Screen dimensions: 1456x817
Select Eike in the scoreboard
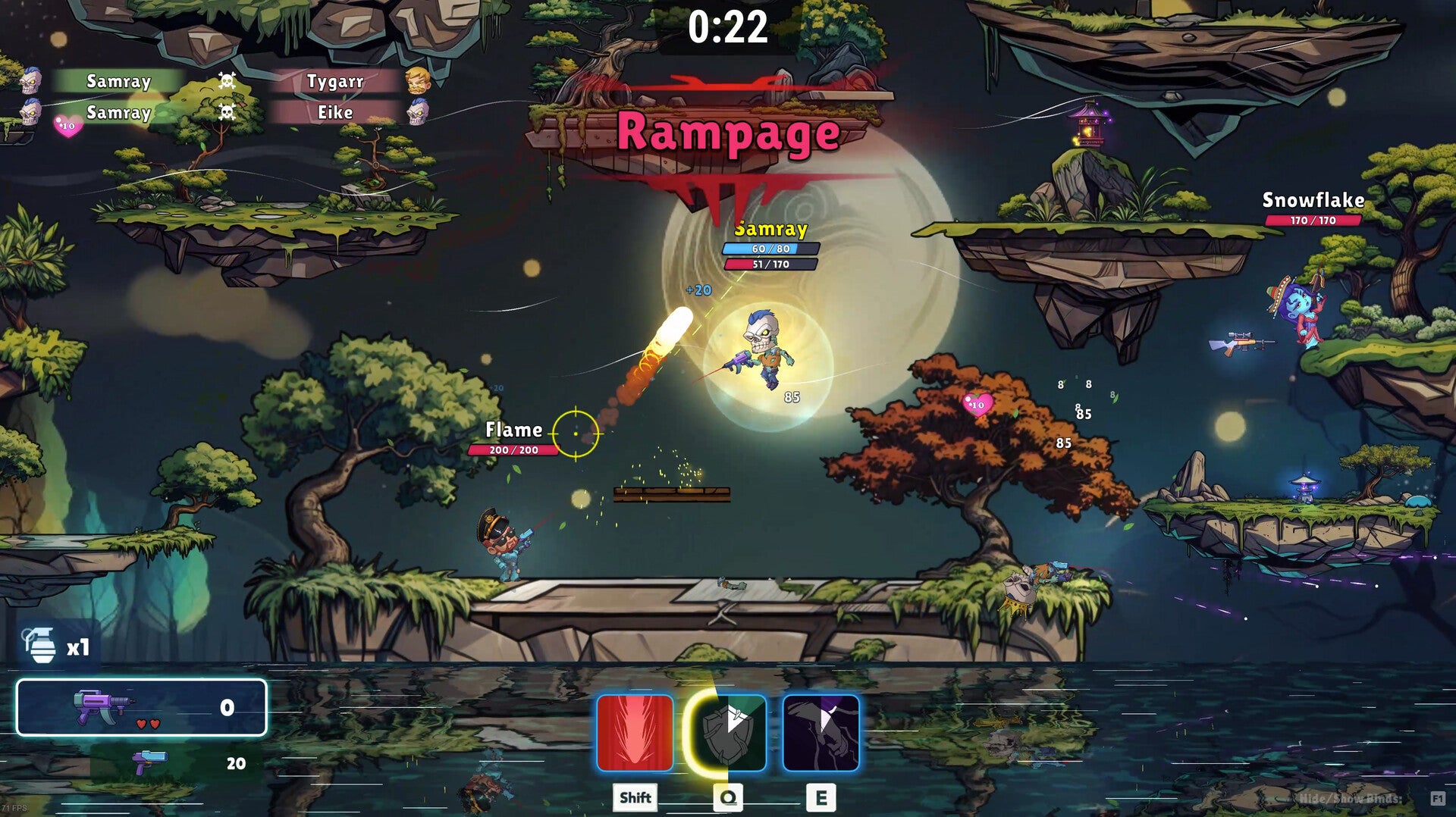[335, 113]
